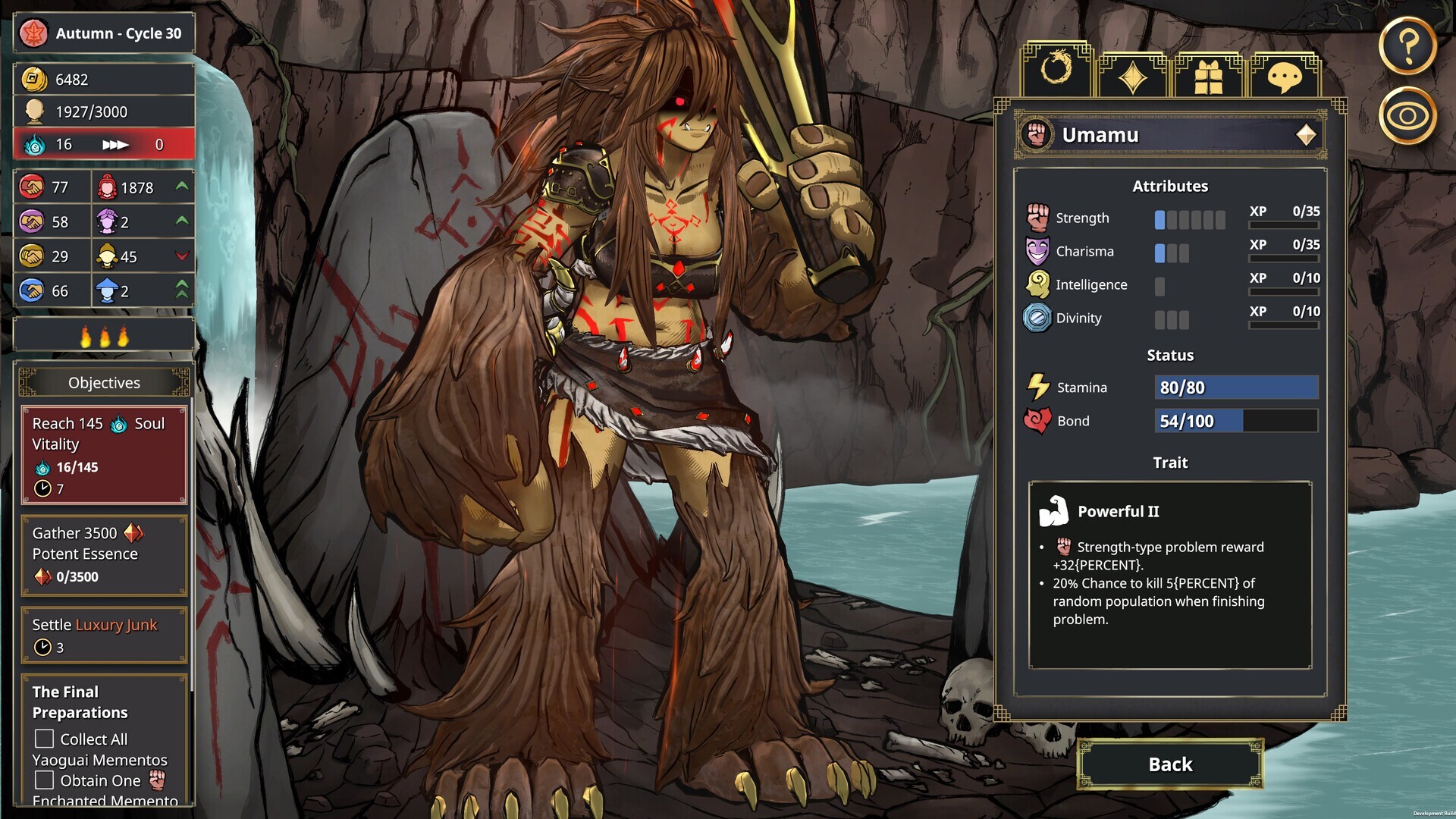This screenshot has width=1456, height=819.
Task: Toggle the eye visibility icon
Action: tap(1408, 115)
